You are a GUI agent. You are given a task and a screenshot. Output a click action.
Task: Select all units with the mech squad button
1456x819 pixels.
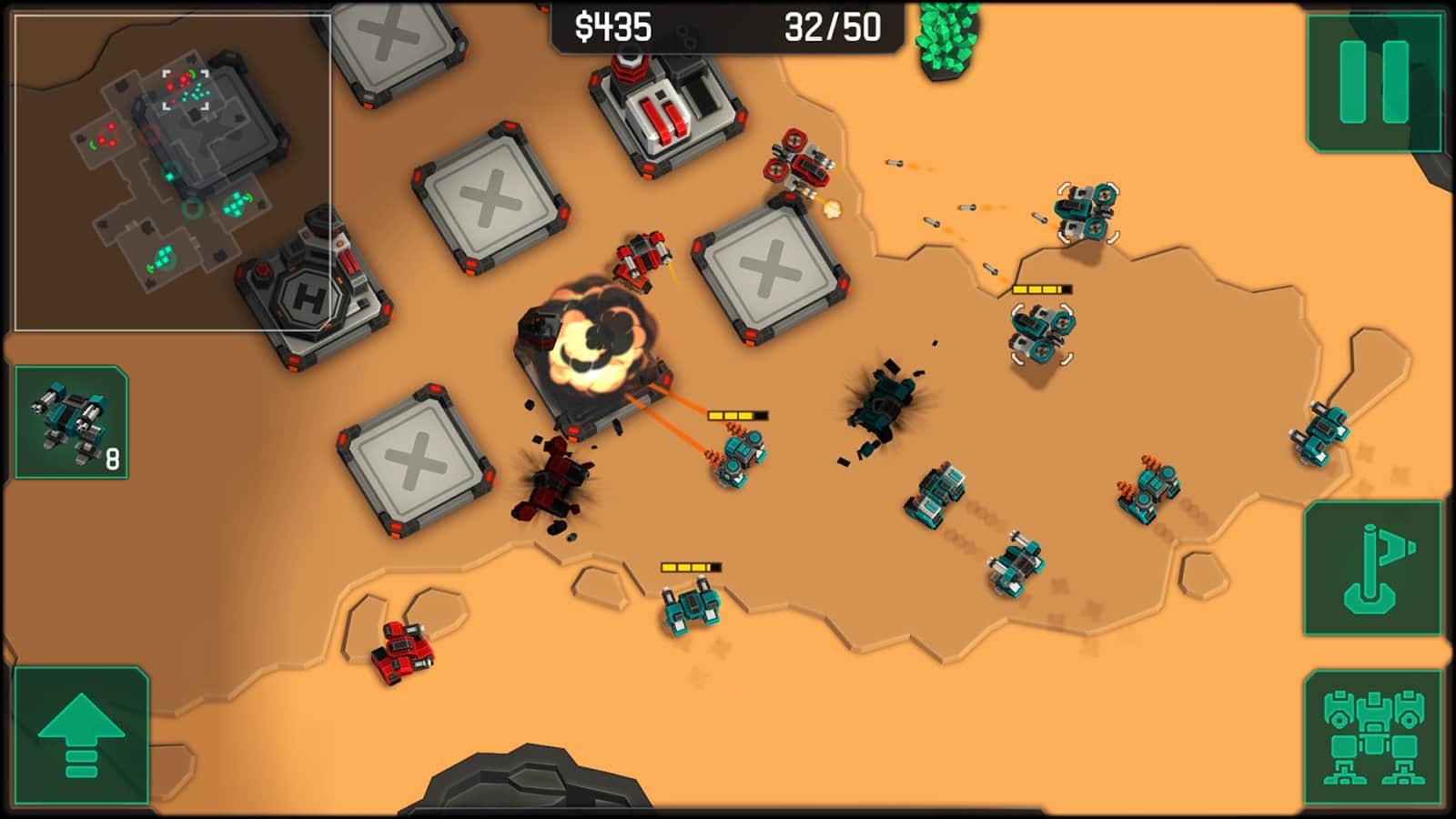pyautogui.click(x=1373, y=737)
